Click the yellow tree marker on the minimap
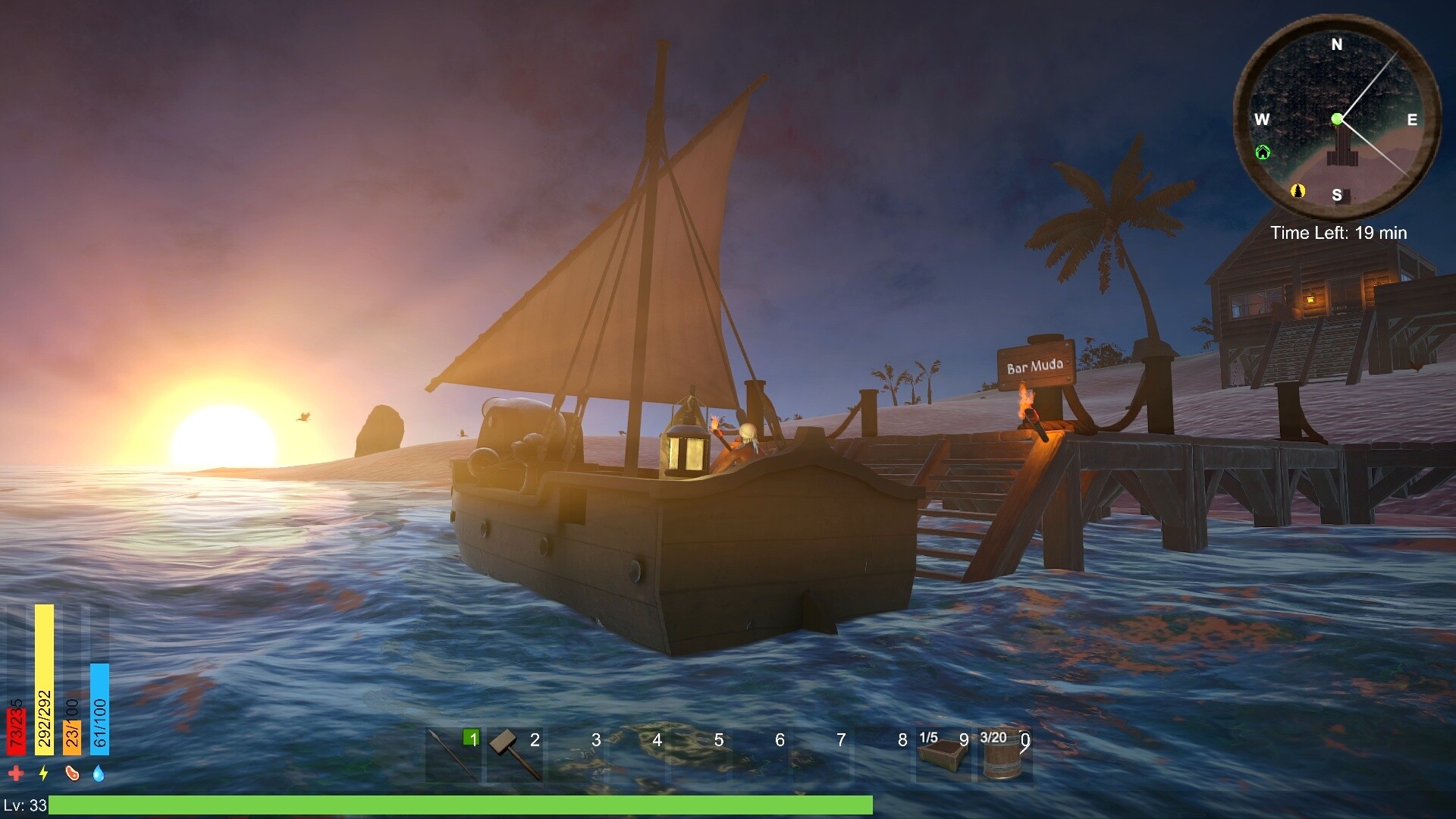This screenshot has width=1456, height=819. [x=1298, y=192]
